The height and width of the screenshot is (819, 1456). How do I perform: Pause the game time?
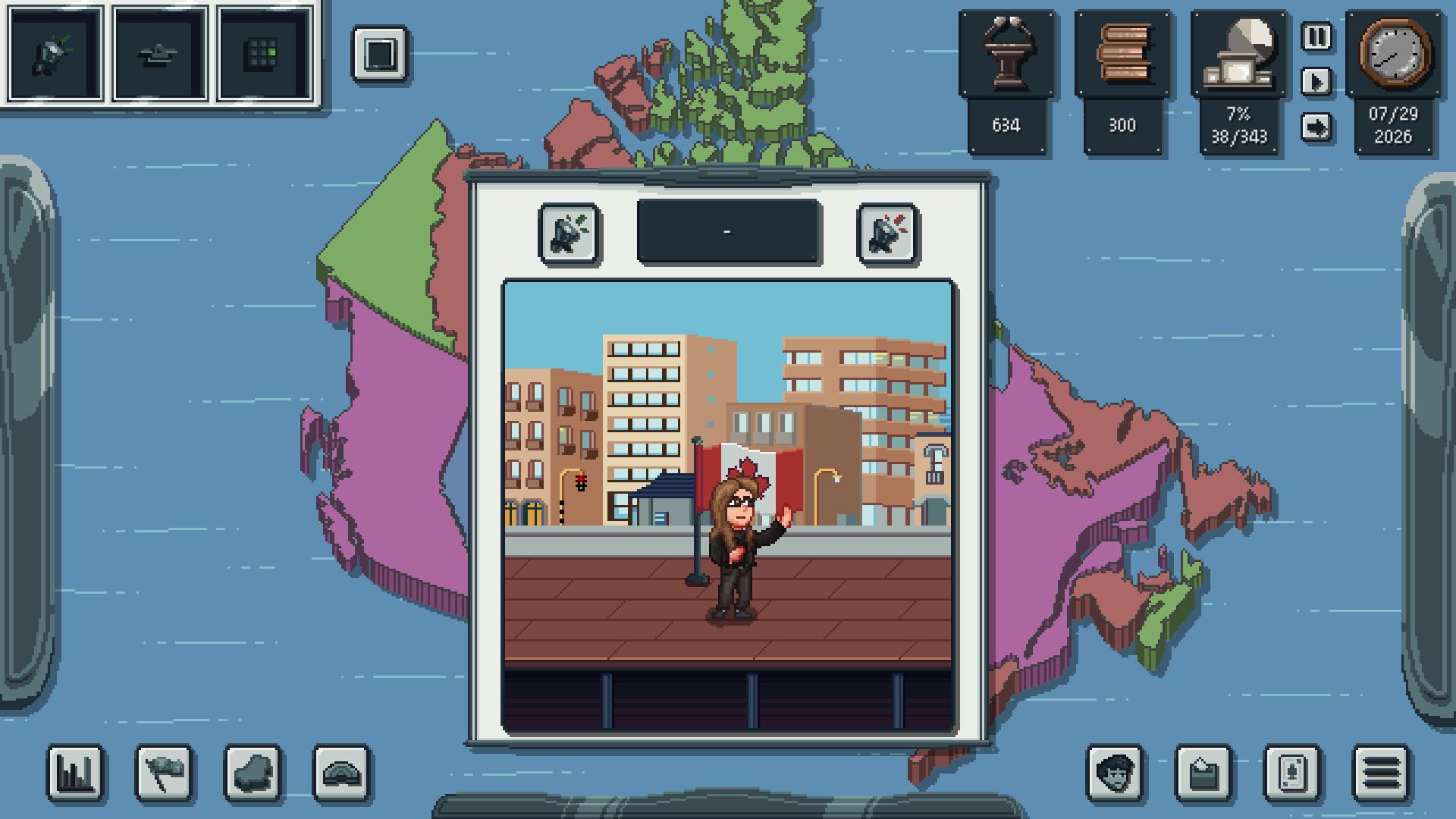tap(1316, 36)
